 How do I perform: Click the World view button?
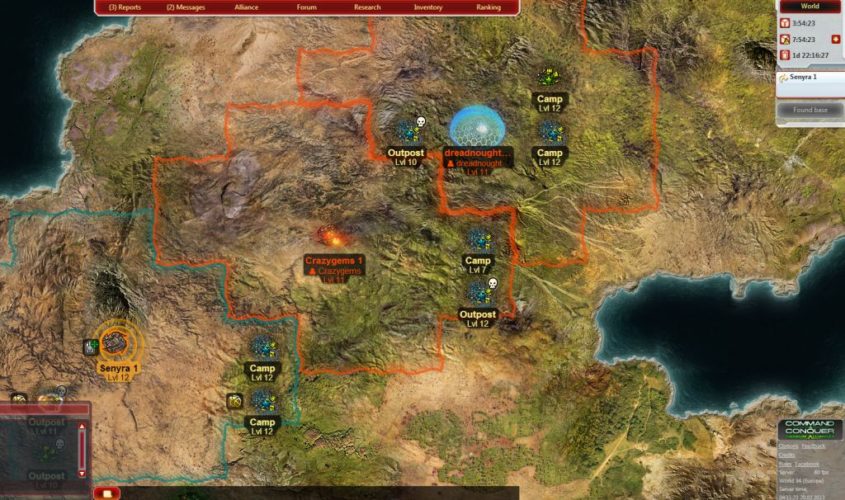(811, 6)
